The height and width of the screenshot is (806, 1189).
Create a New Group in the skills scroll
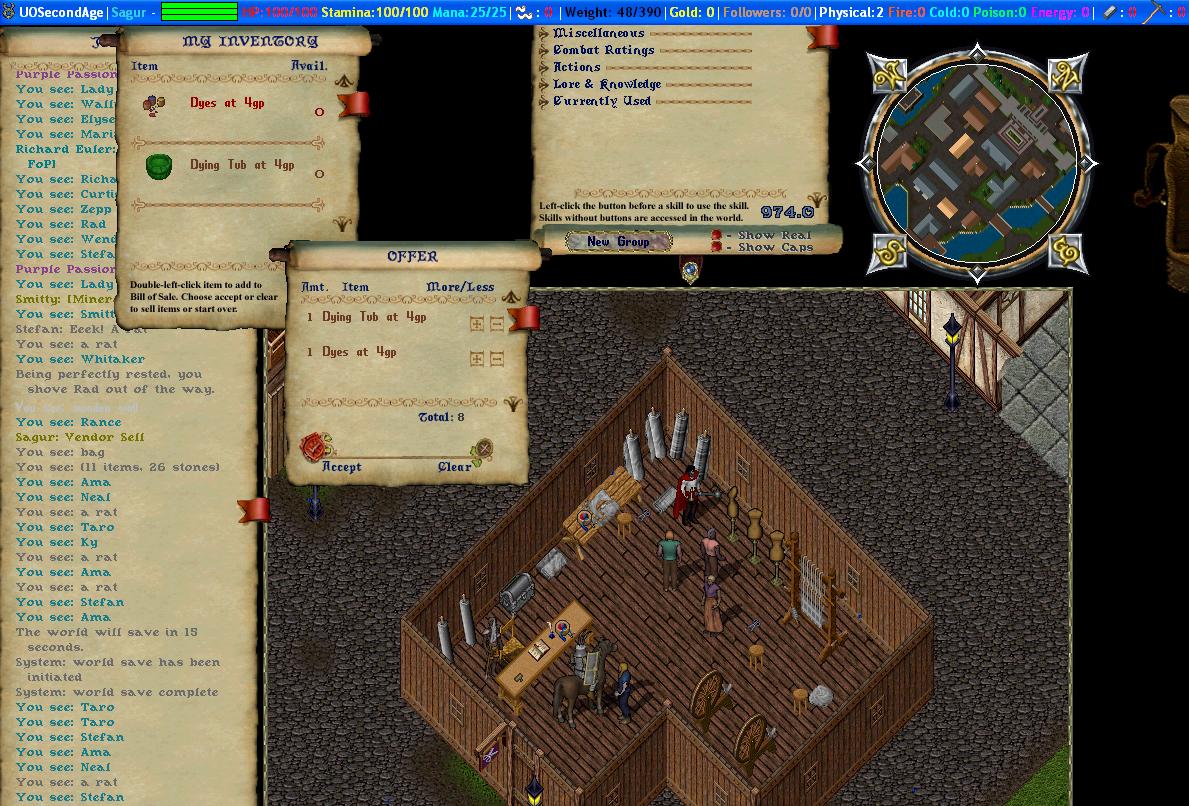tap(617, 241)
